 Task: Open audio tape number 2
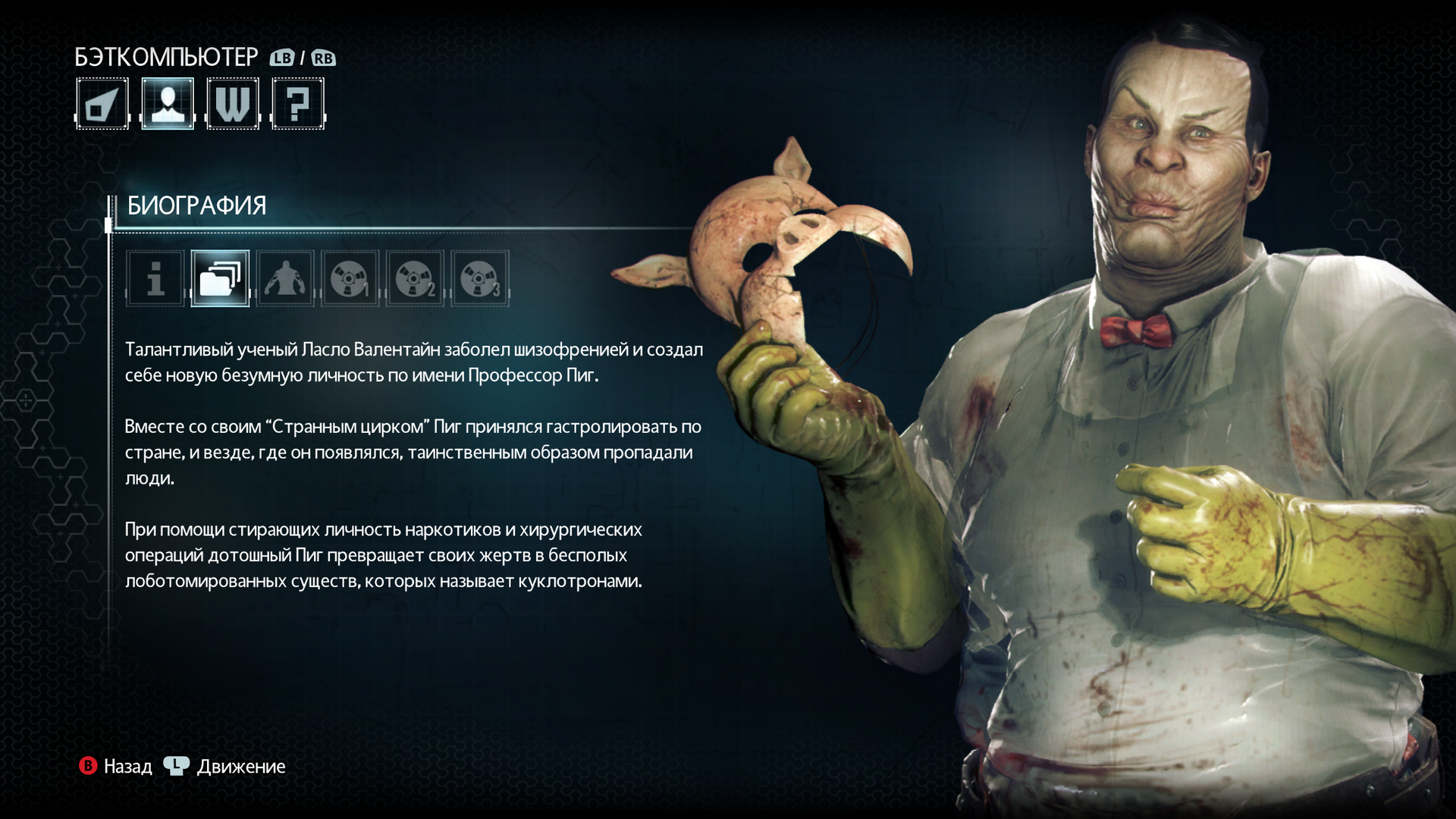tap(415, 278)
